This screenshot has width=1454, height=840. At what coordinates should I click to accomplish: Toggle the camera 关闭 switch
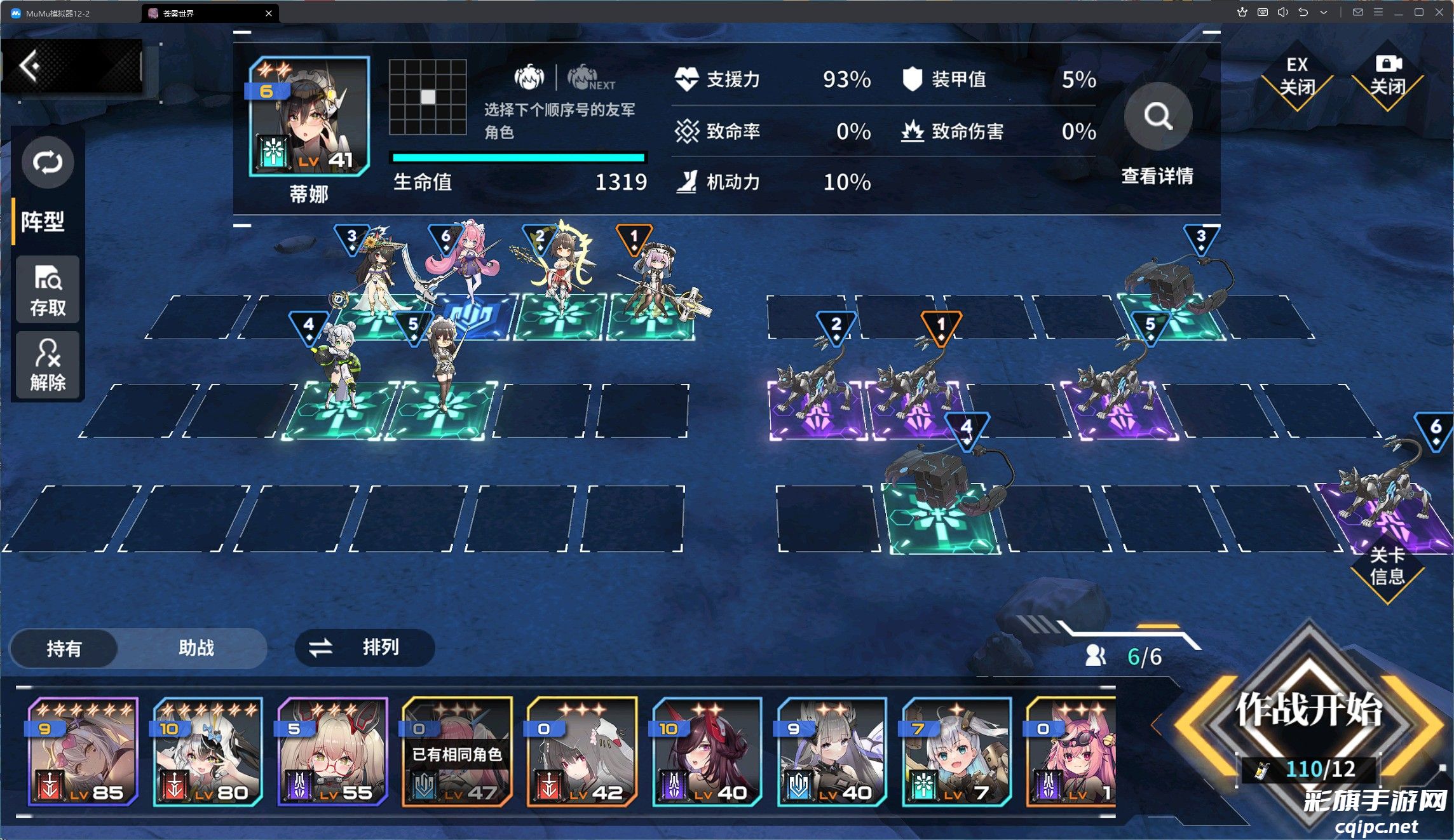coord(1387,77)
